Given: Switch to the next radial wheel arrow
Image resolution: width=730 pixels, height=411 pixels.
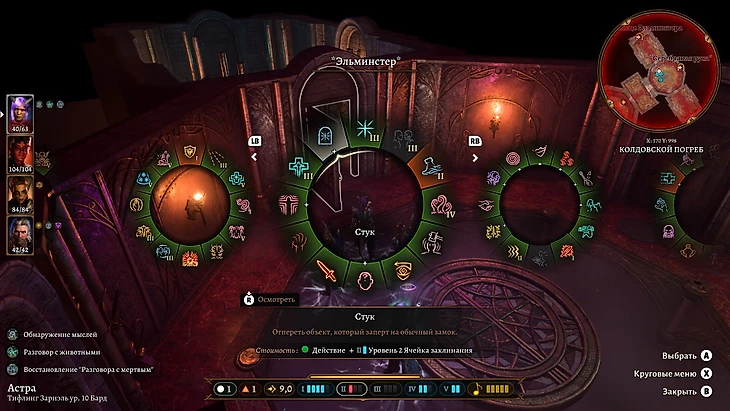Looking at the screenshot, I should pos(474,156).
